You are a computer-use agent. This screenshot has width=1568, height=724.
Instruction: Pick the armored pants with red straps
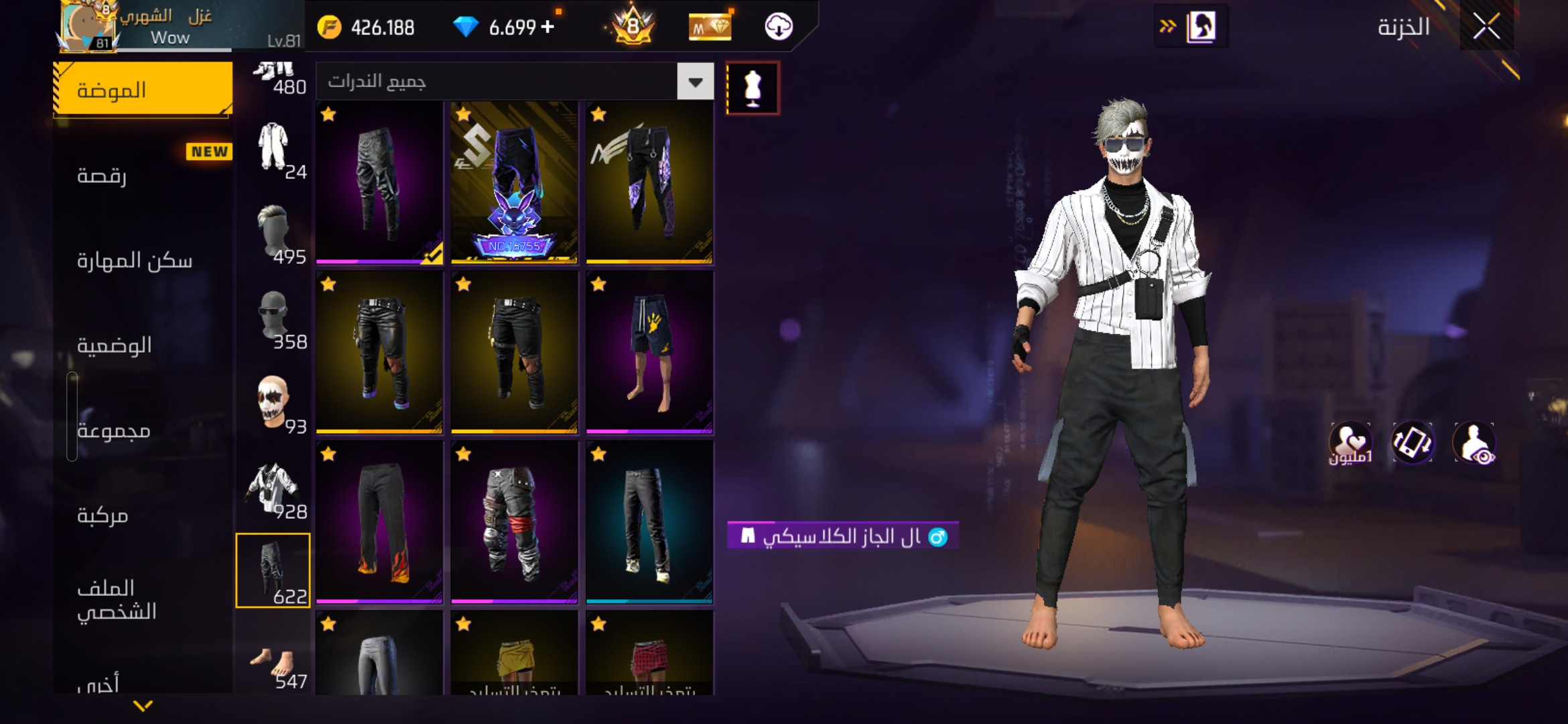tap(514, 522)
